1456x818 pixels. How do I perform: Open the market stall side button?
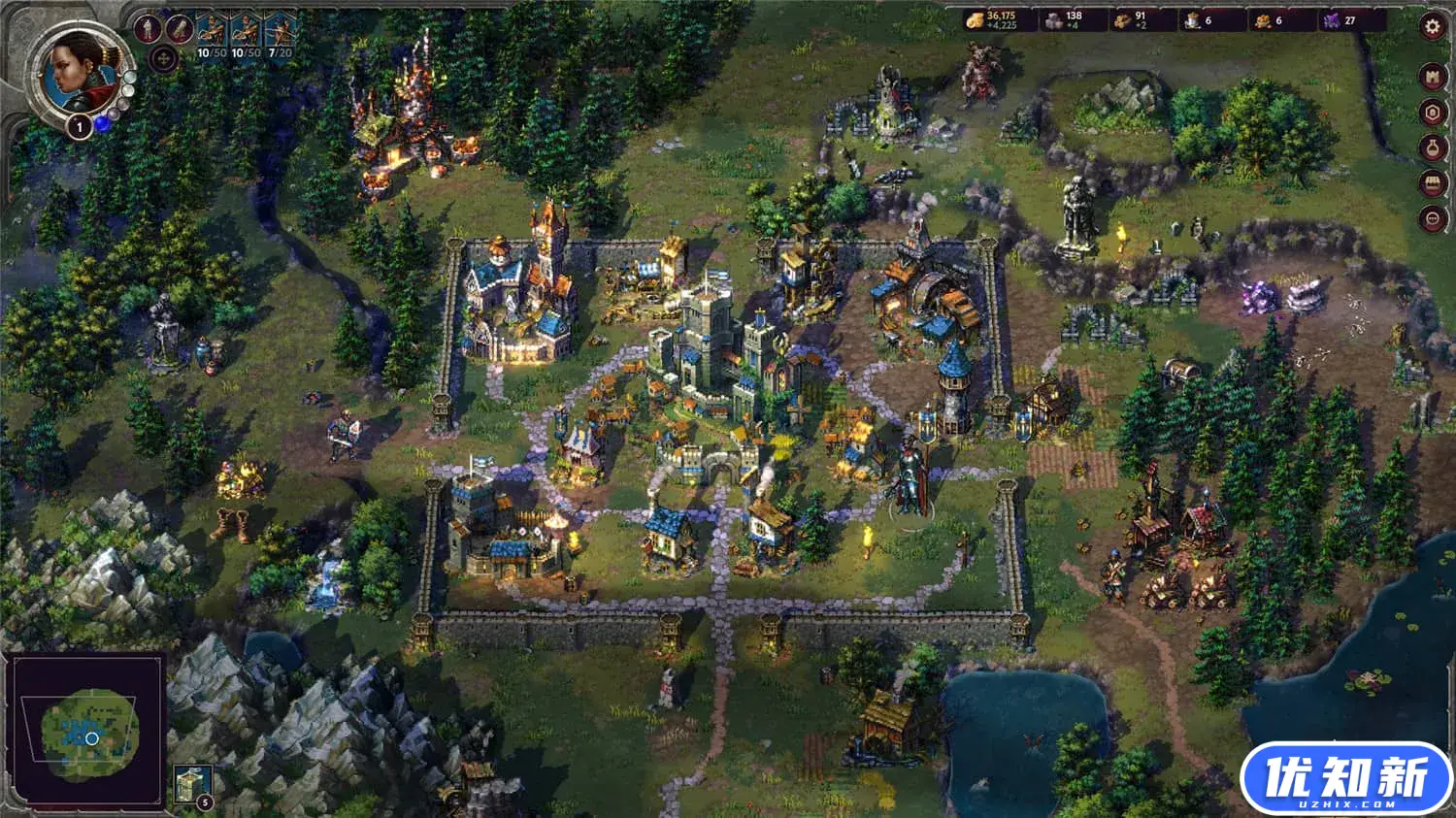[x=1433, y=182]
